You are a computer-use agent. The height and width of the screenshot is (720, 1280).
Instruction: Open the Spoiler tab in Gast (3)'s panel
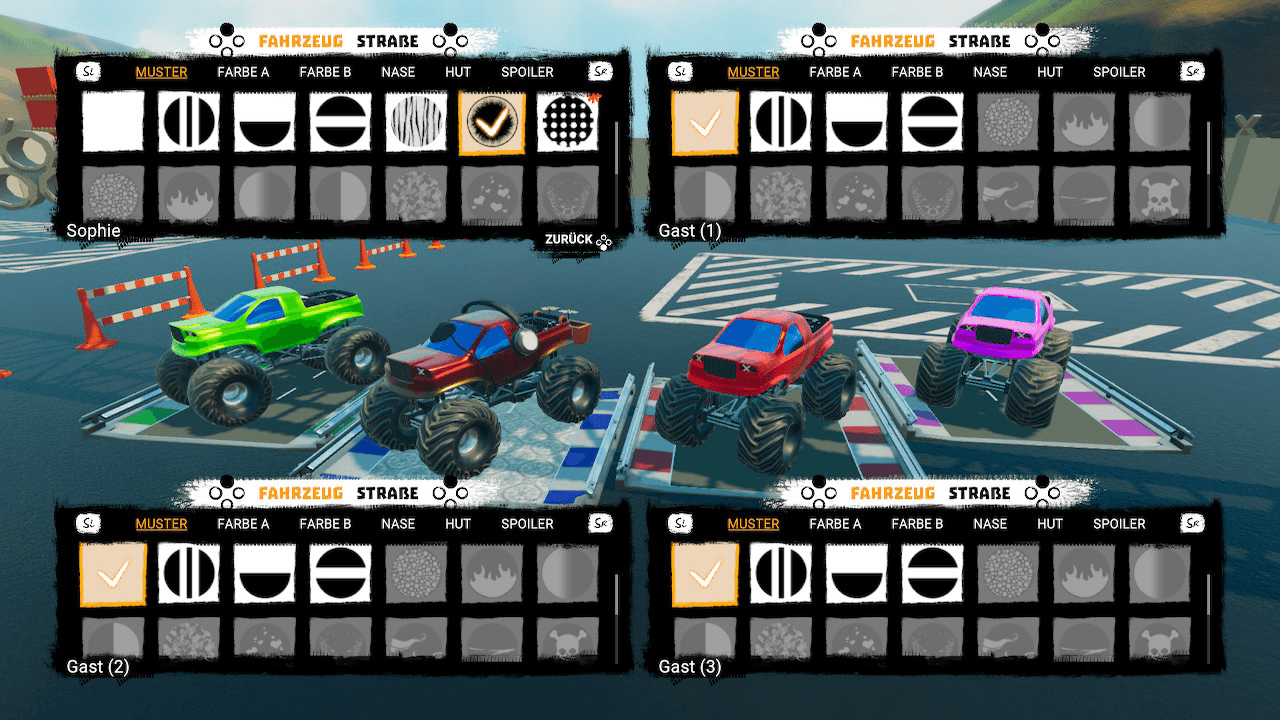(x=1119, y=524)
